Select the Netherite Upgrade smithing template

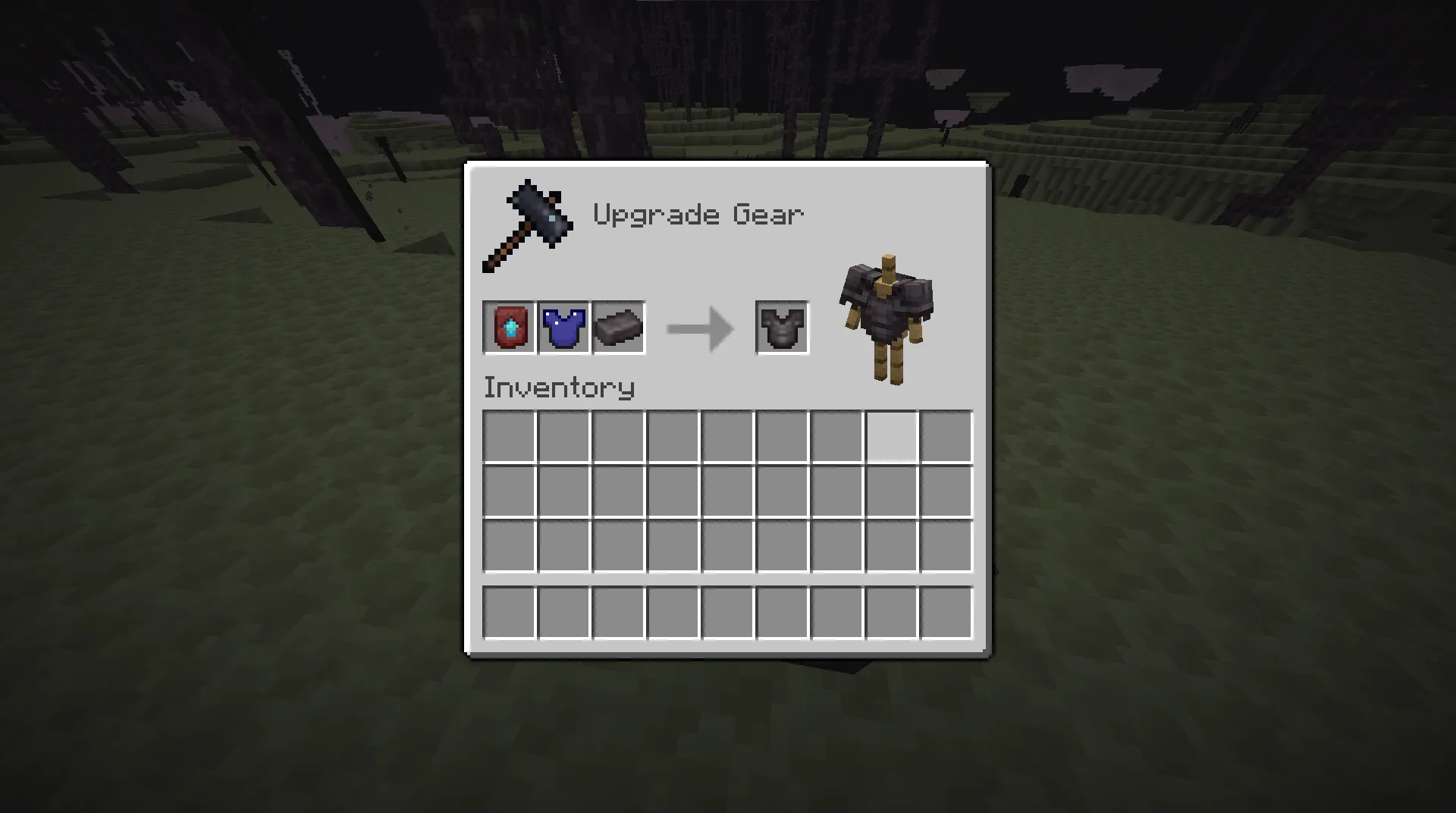509,328
